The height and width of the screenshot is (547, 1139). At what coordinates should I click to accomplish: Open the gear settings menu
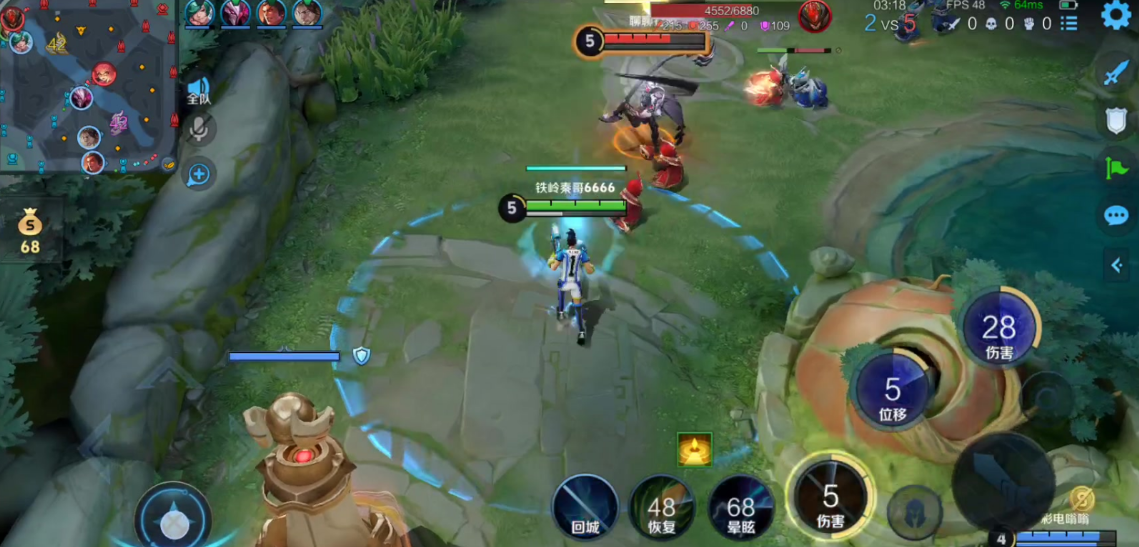click(x=1116, y=15)
